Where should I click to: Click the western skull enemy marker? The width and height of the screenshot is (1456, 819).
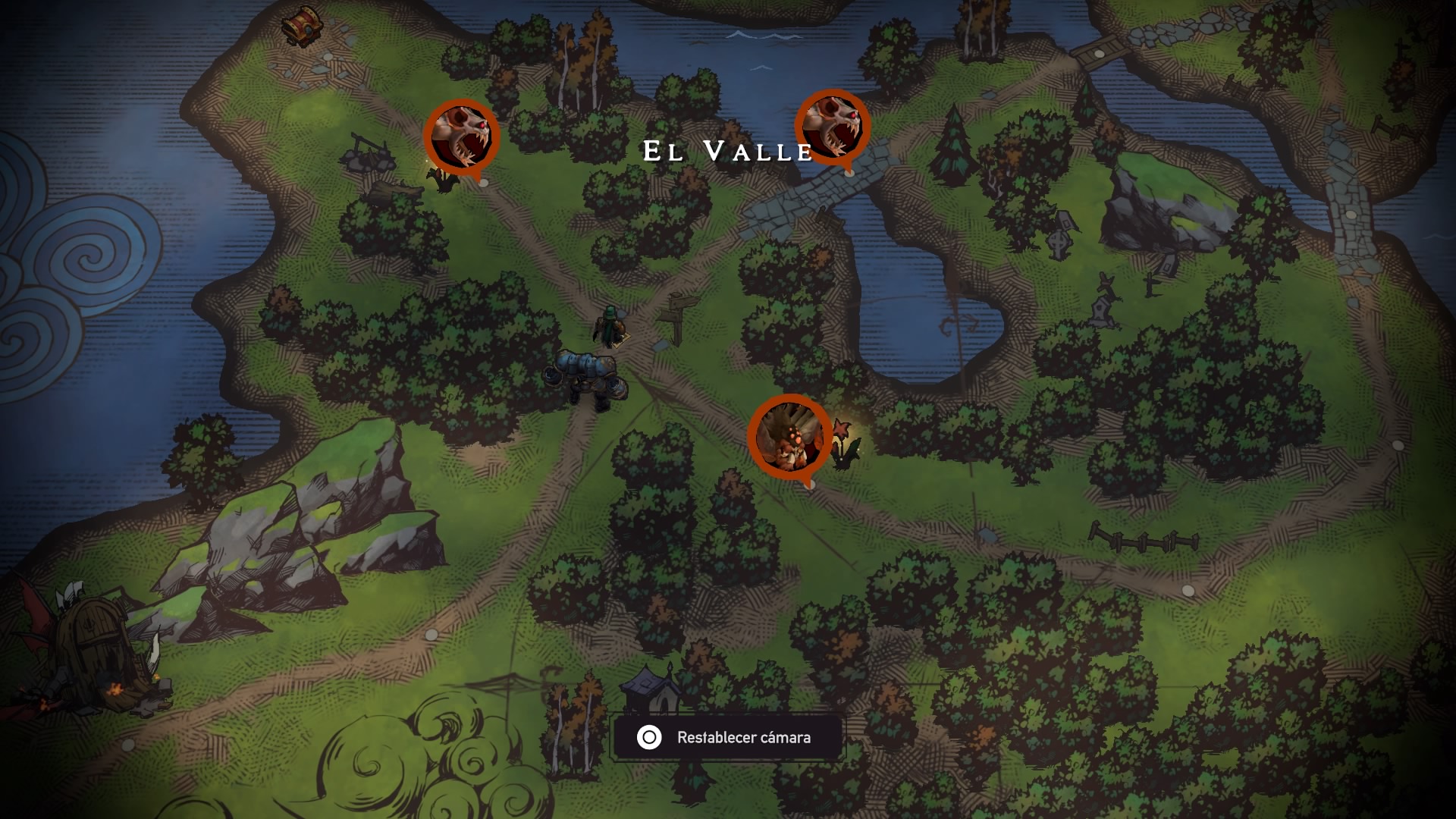[461, 135]
